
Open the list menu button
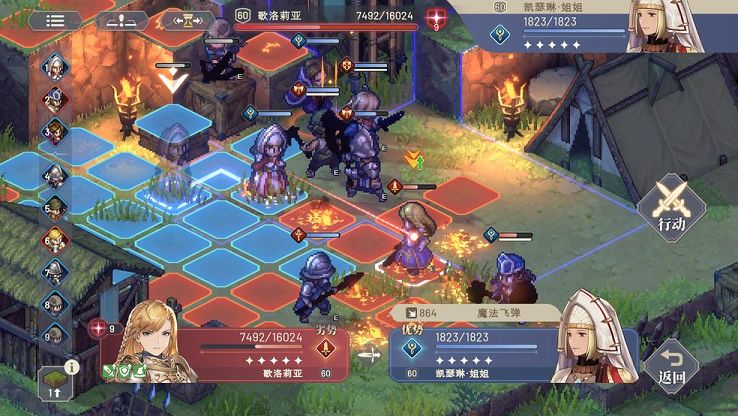point(56,19)
